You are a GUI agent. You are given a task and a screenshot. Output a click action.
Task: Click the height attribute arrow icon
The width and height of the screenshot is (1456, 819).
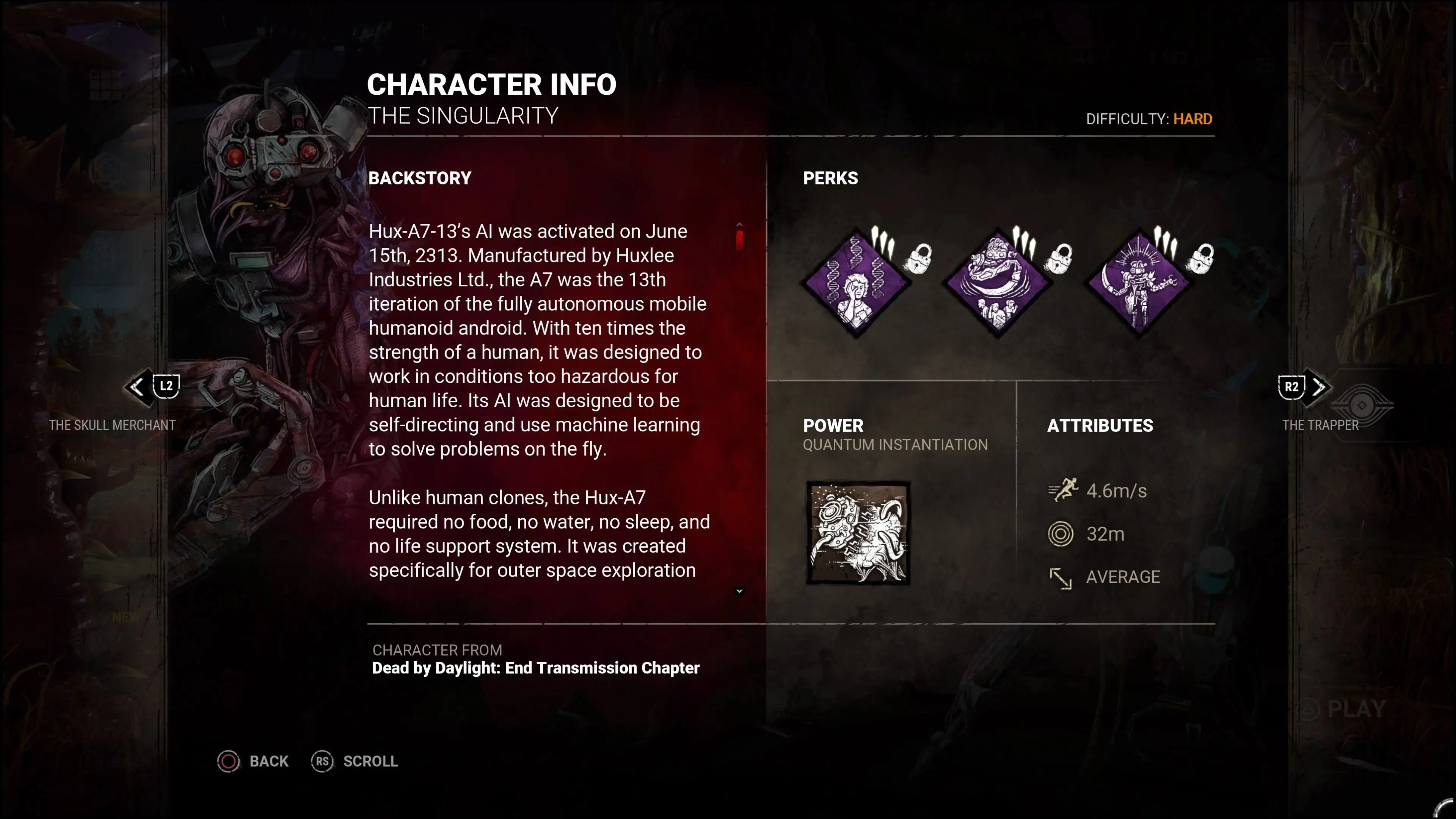pos(1062,577)
